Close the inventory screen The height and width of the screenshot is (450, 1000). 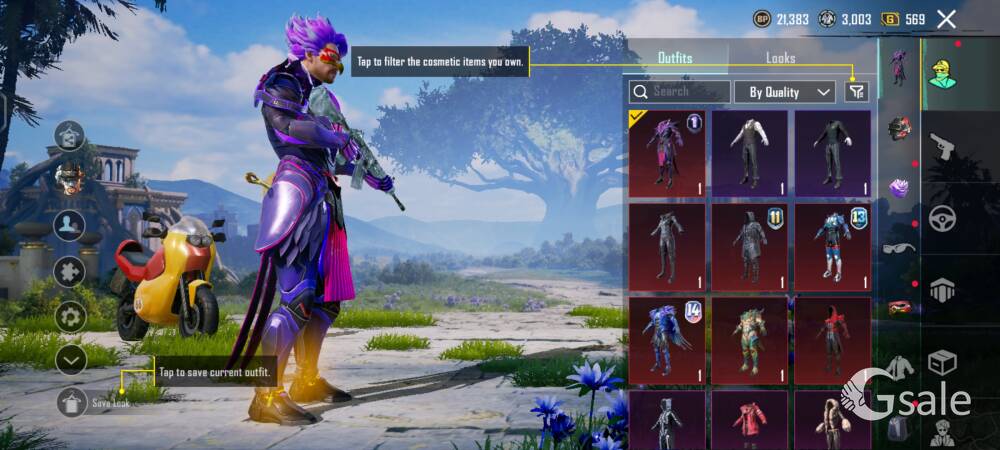[x=946, y=19]
